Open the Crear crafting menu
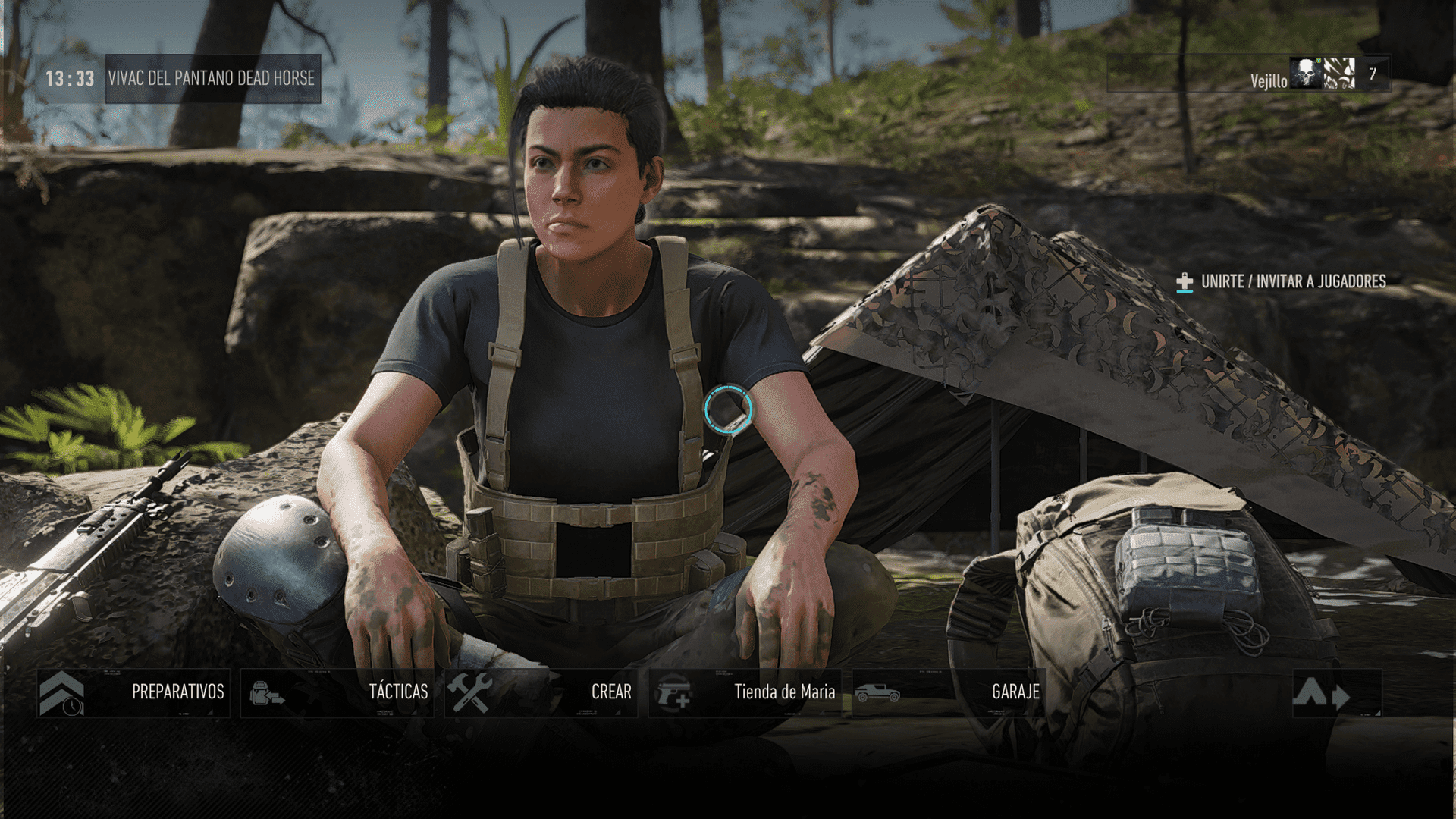The image size is (1456, 819). [541, 692]
